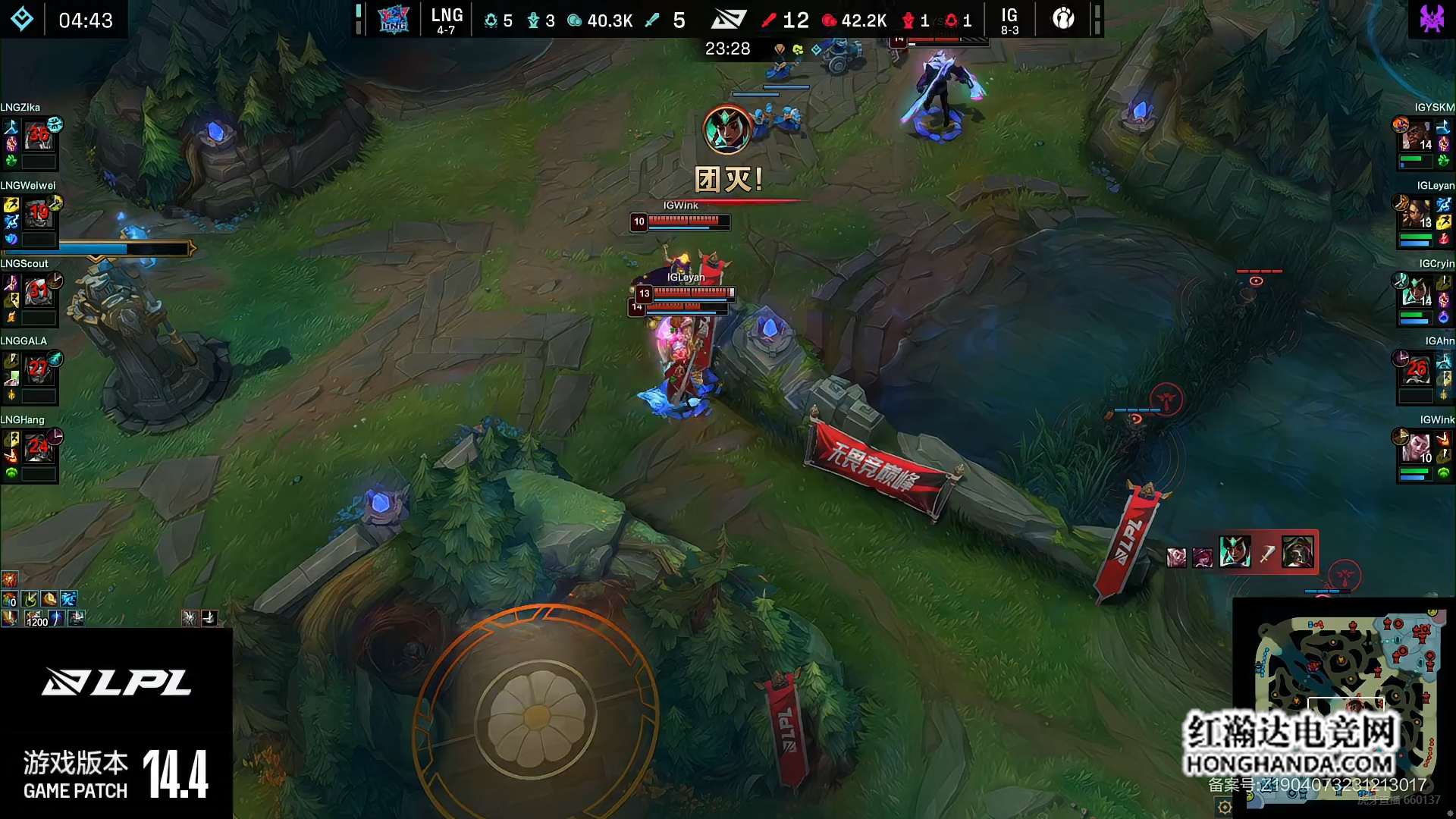Click the purple streaming platform logo
1456x819 pixels.
1432,18
